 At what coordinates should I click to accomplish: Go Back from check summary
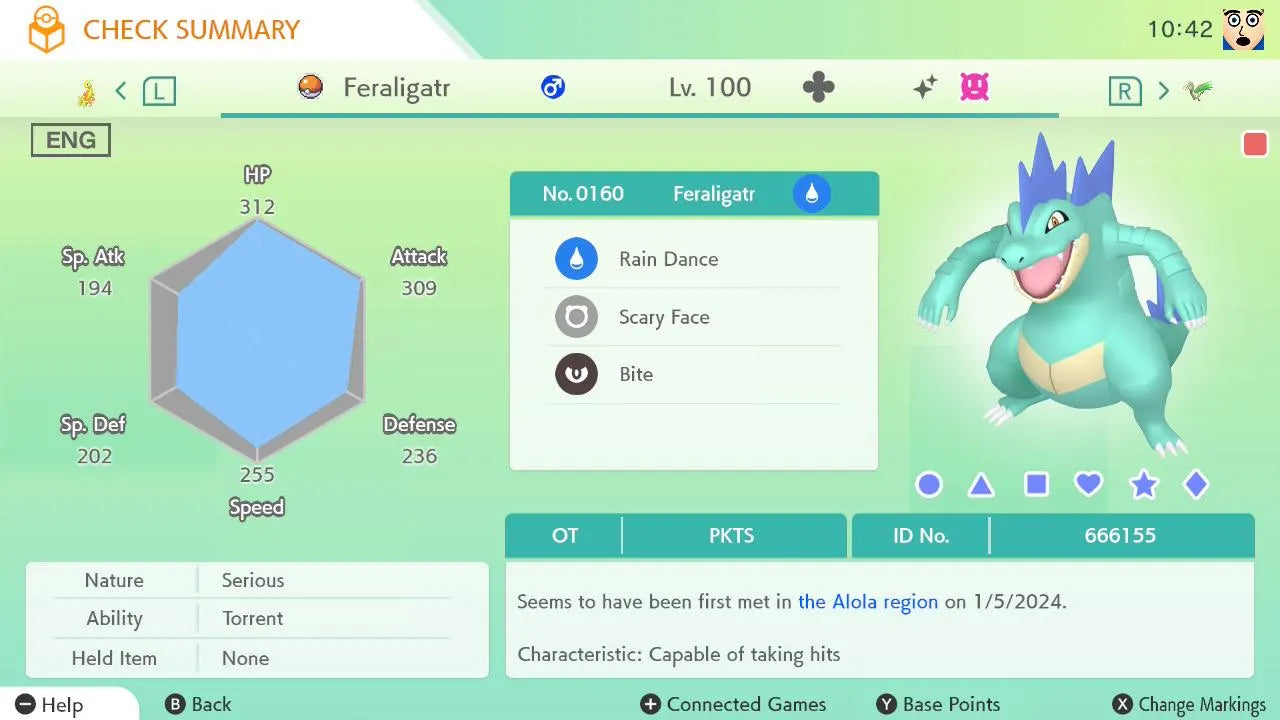[x=198, y=705]
